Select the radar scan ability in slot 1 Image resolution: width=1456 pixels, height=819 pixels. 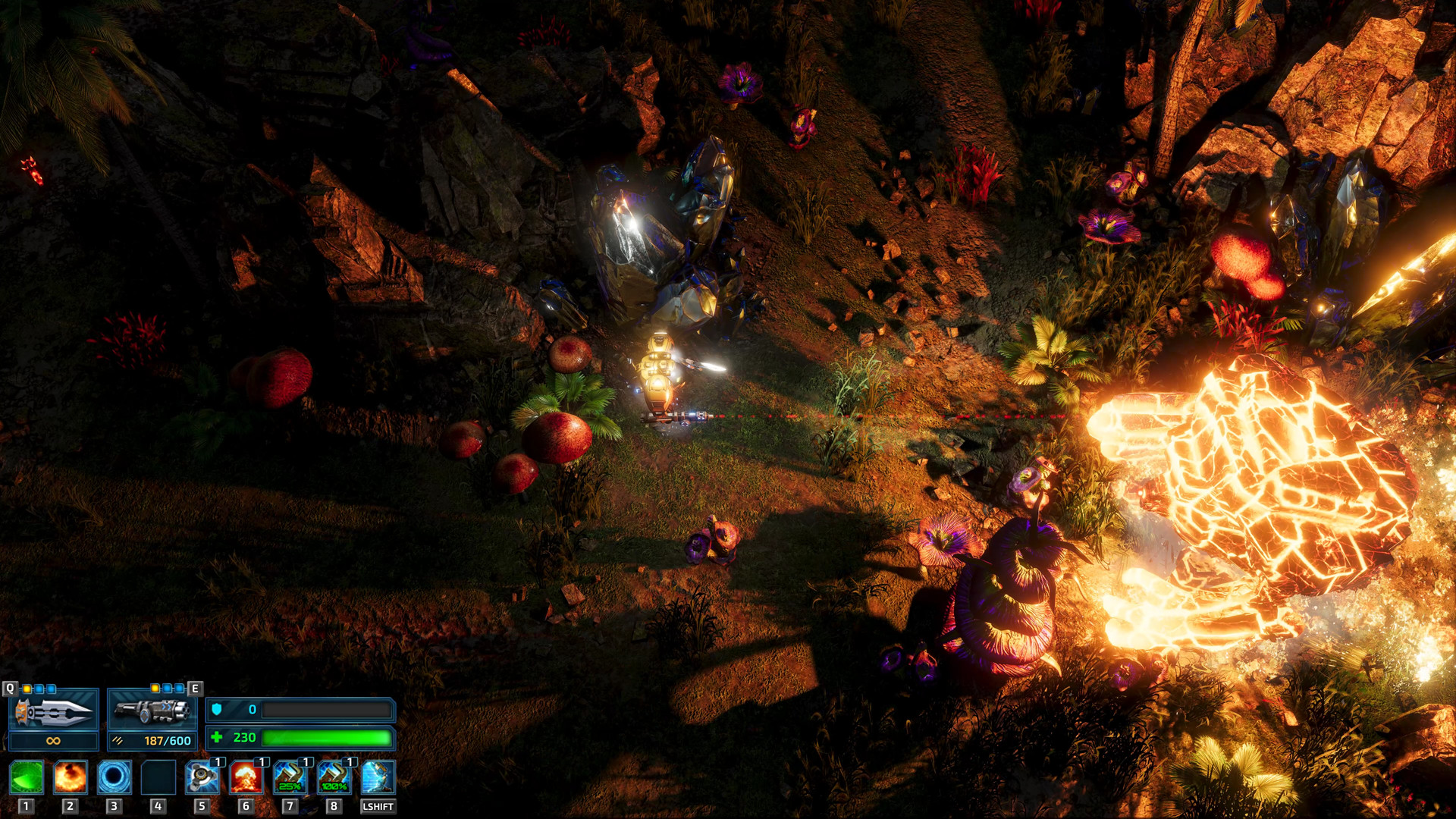click(26, 777)
